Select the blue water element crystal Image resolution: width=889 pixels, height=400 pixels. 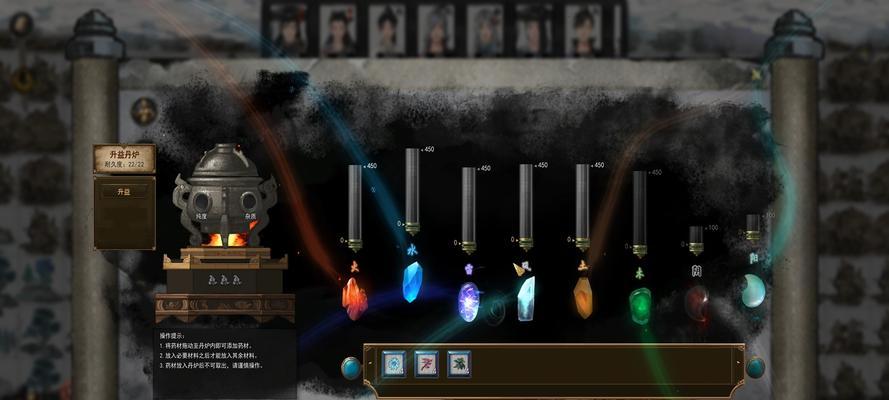click(412, 282)
